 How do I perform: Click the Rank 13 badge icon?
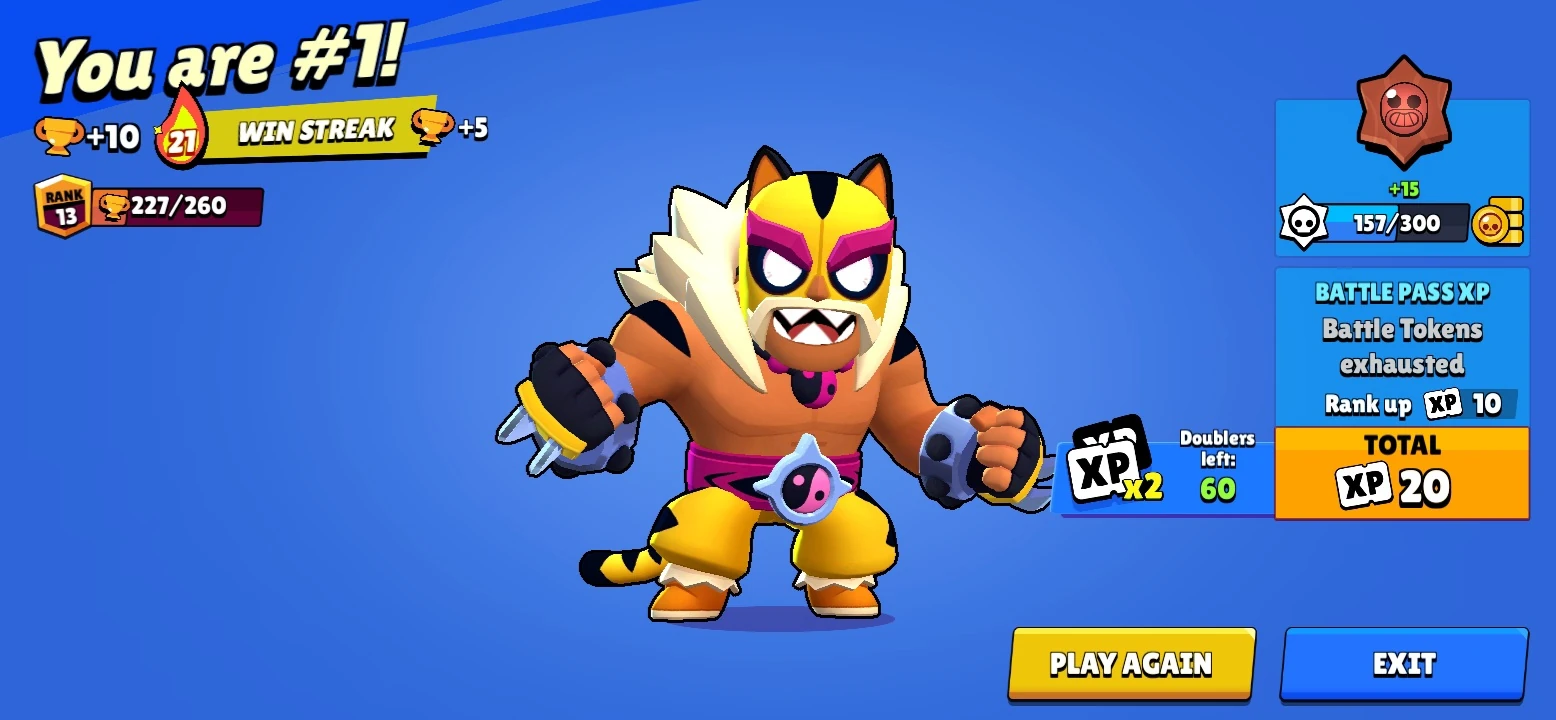[62, 205]
